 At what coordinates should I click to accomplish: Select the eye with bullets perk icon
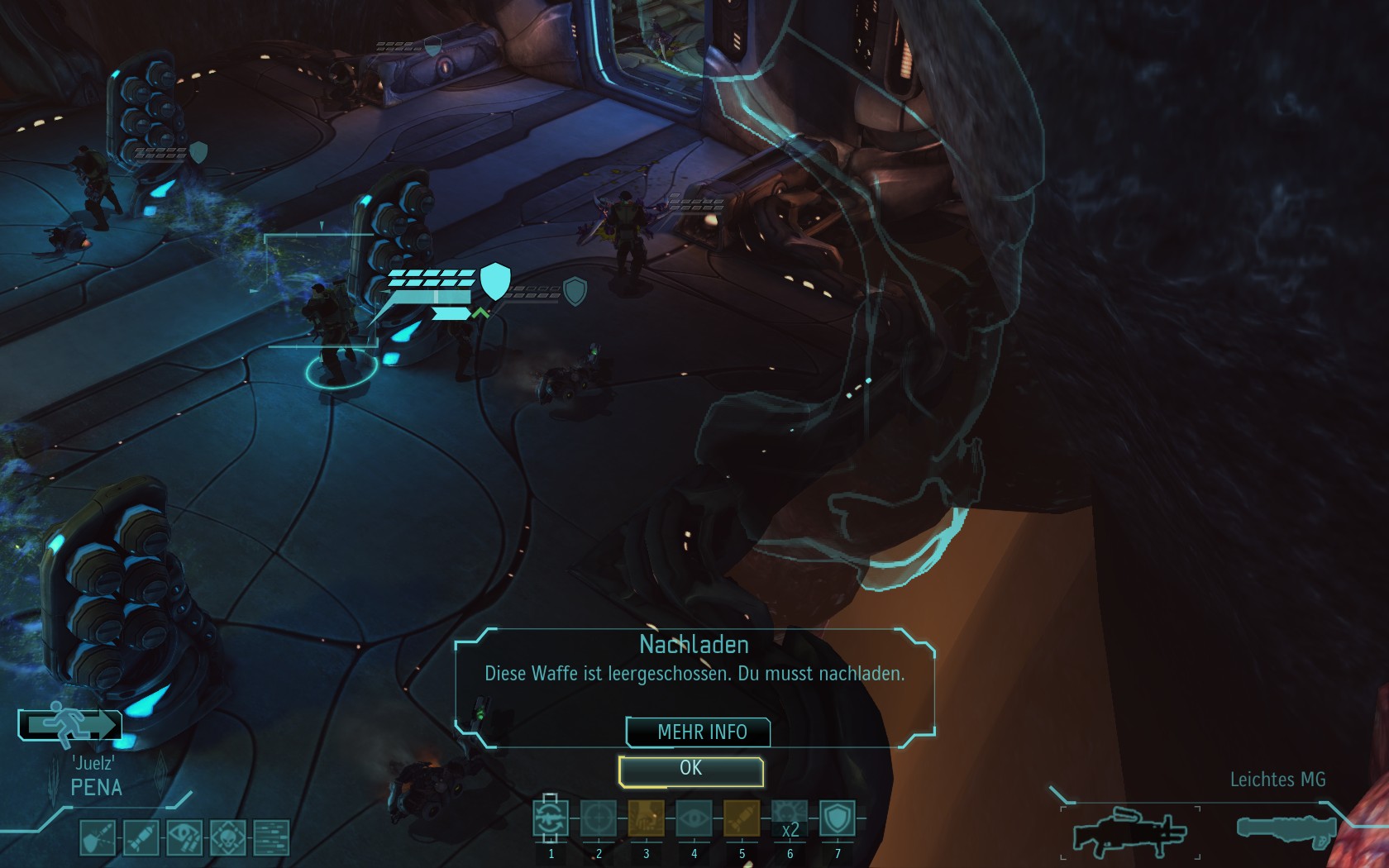pyautogui.click(x=184, y=837)
